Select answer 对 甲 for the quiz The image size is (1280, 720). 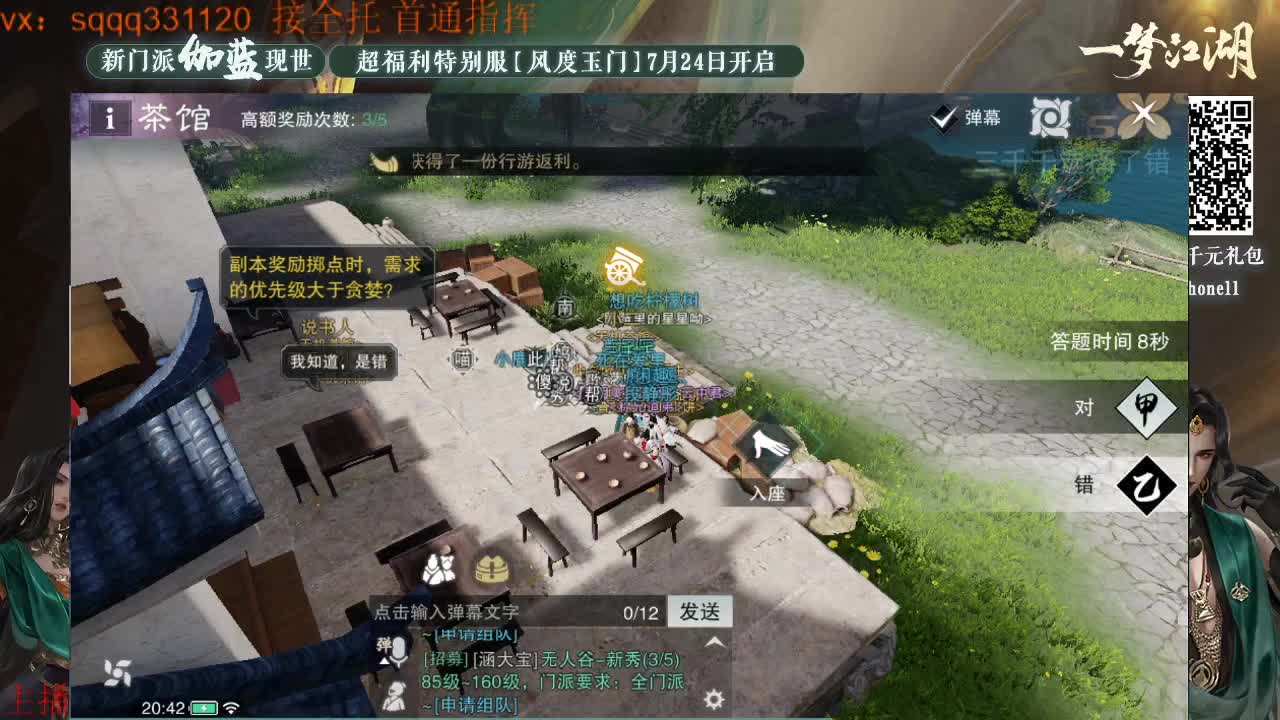click(x=1117, y=409)
